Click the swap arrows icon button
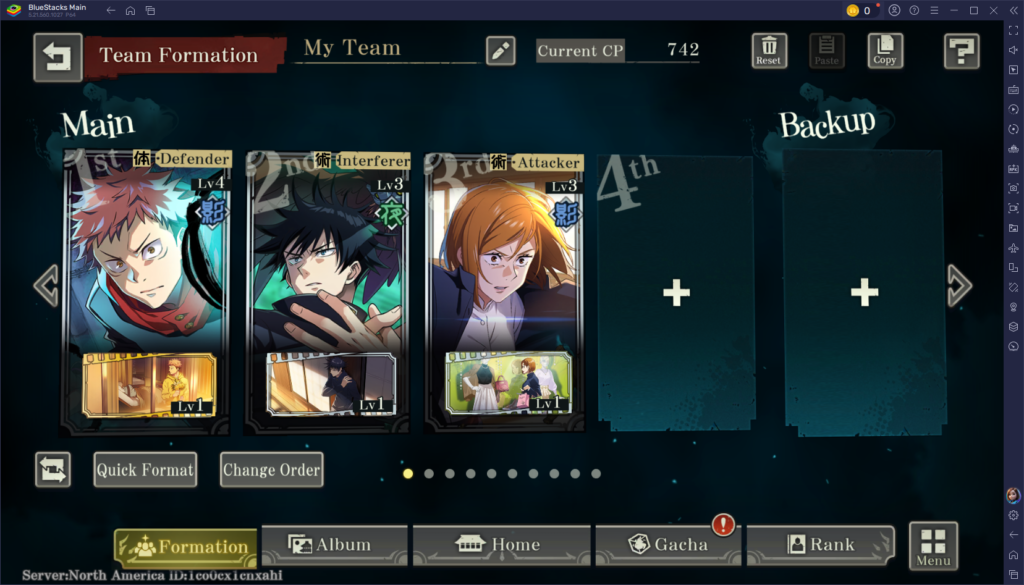The height and width of the screenshot is (585, 1024). pyautogui.click(x=52, y=470)
